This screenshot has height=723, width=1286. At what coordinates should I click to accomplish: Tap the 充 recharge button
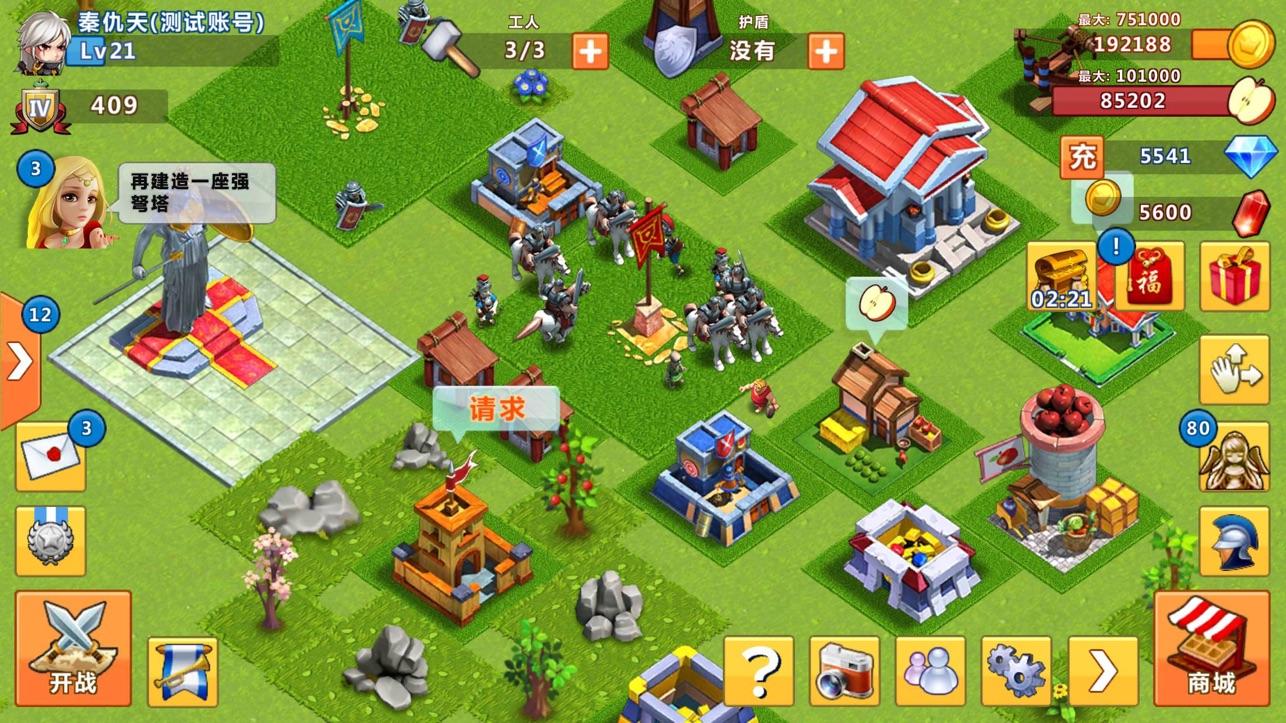[1081, 156]
